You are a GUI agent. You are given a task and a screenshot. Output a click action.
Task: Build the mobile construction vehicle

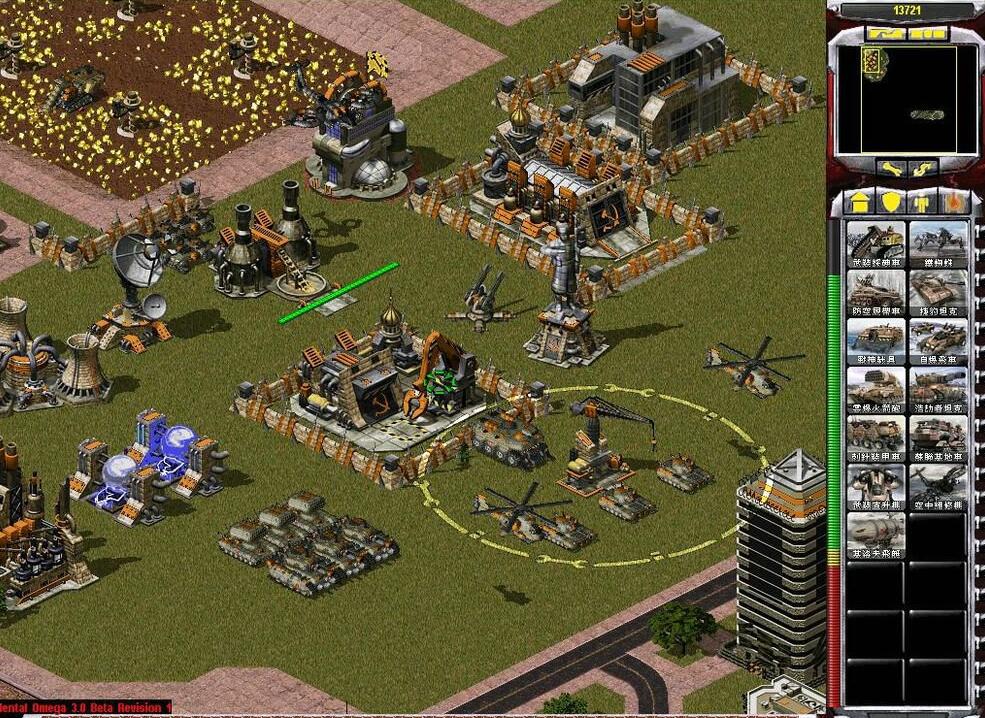938,438
